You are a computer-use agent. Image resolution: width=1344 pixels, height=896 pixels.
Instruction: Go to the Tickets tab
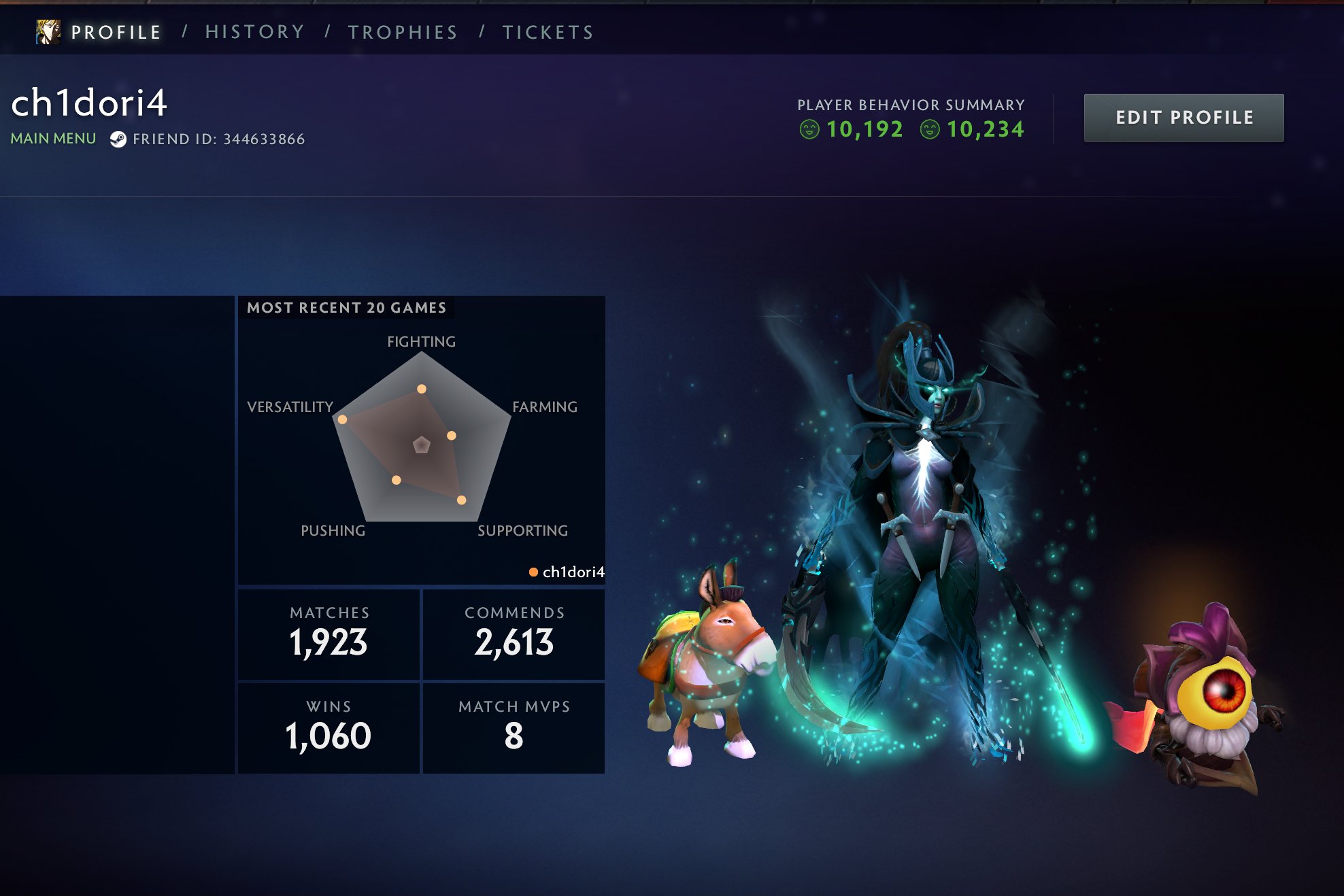(x=548, y=32)
